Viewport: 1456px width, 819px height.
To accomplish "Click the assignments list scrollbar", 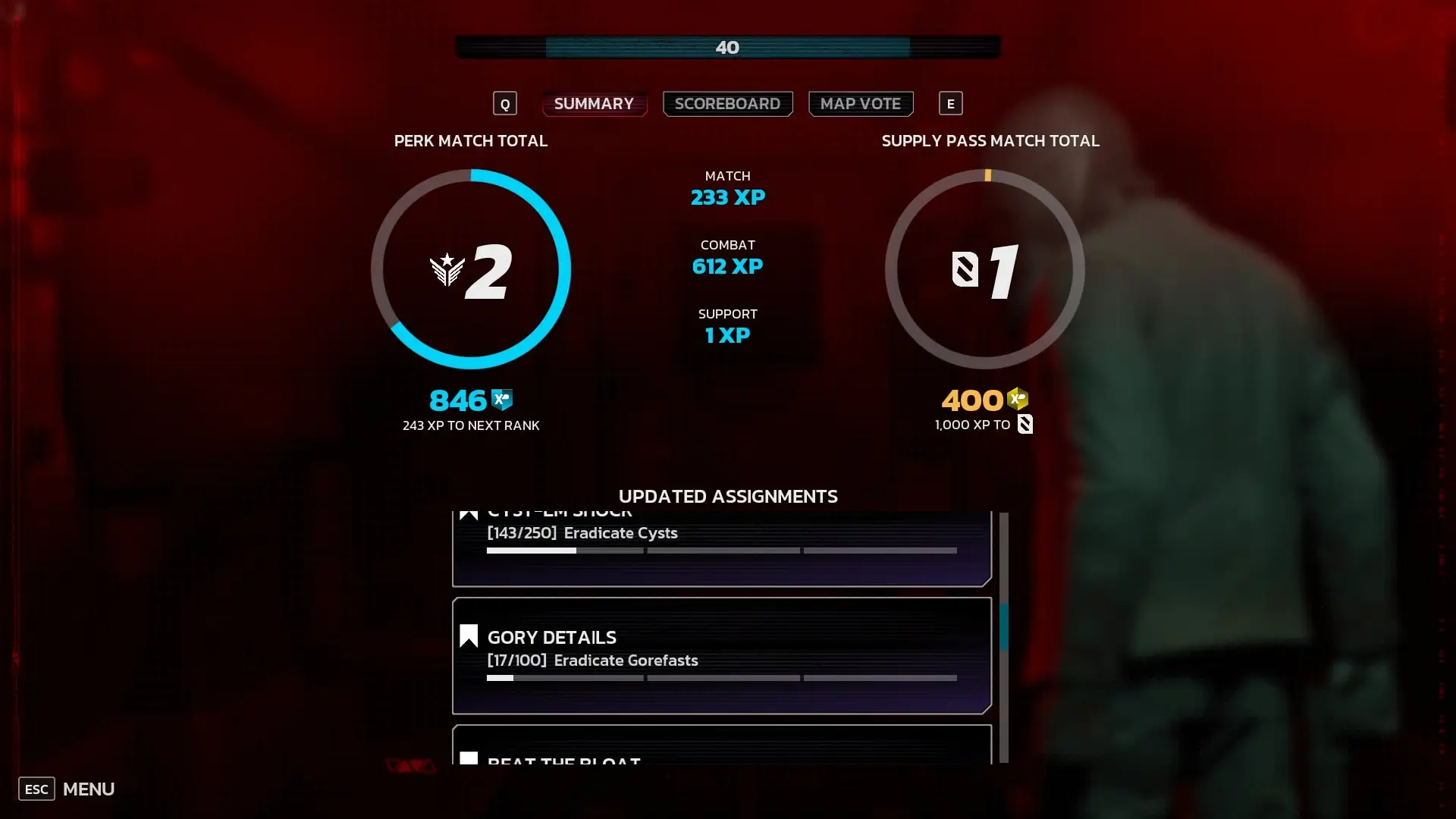I will 1003,627.
